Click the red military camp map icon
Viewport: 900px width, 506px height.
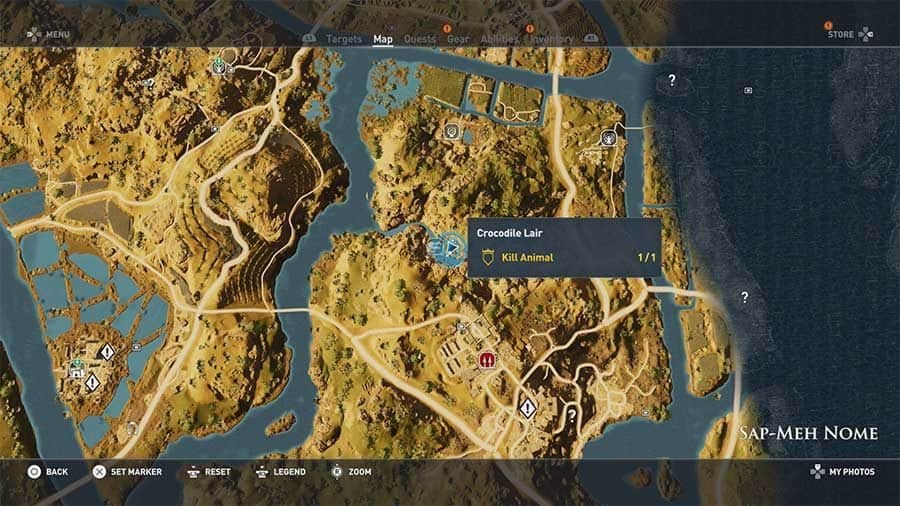pos(488,359)
